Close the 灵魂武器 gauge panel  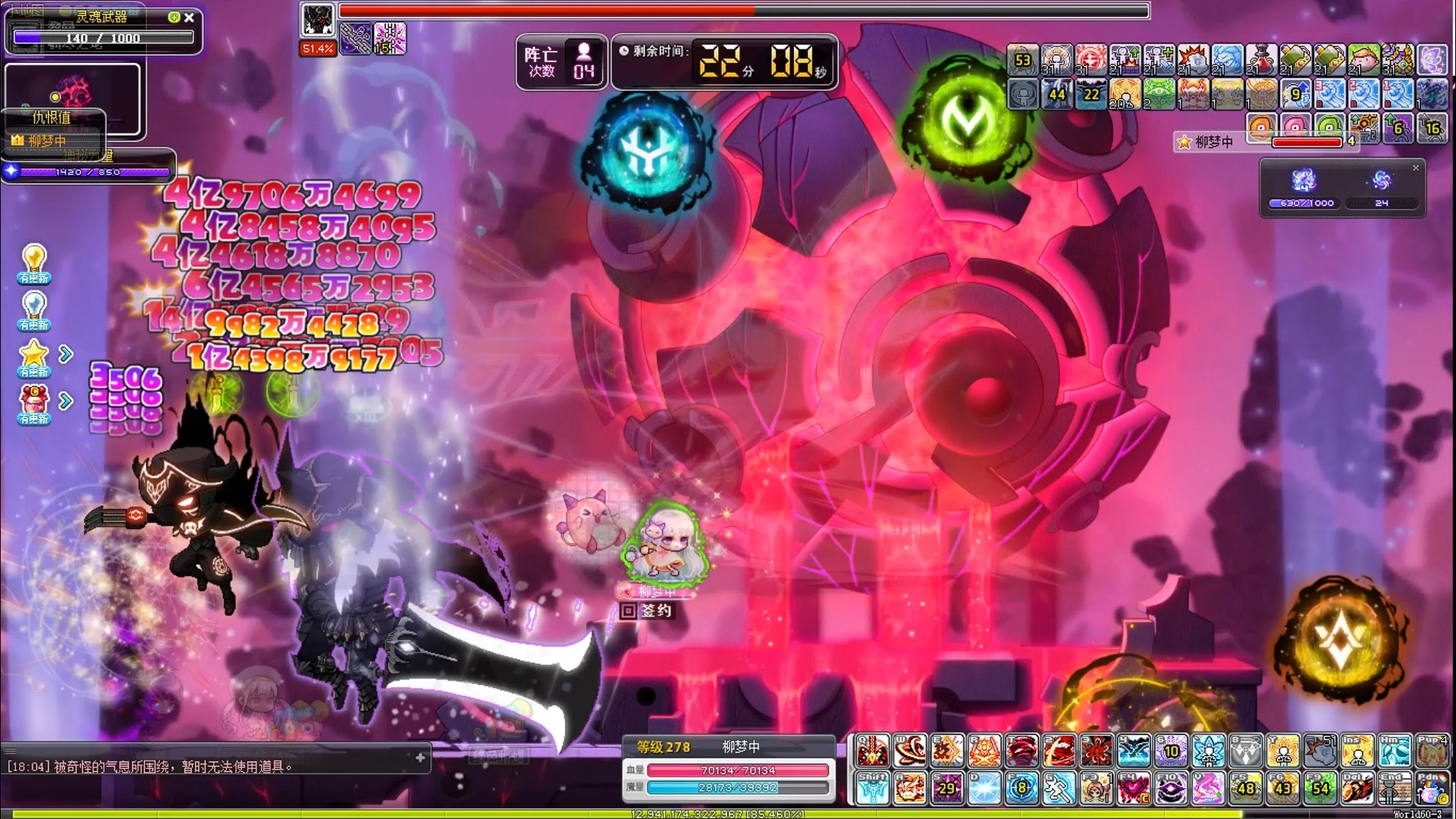click(x=190, y=17)
